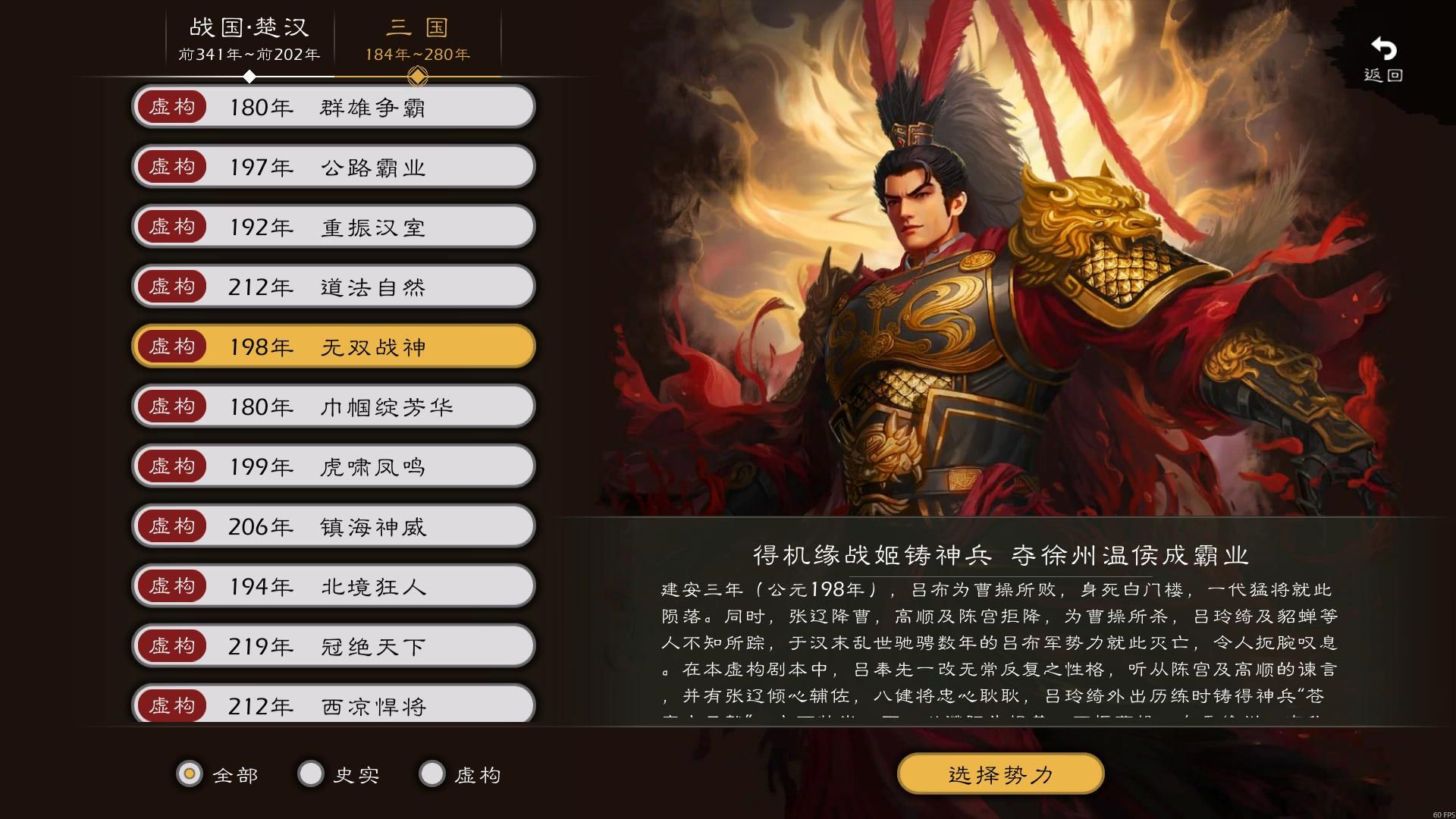1456x819 pixels.
Task: Click the 虚构 badge beside 群雄争霸
Action: pos(172,107)
